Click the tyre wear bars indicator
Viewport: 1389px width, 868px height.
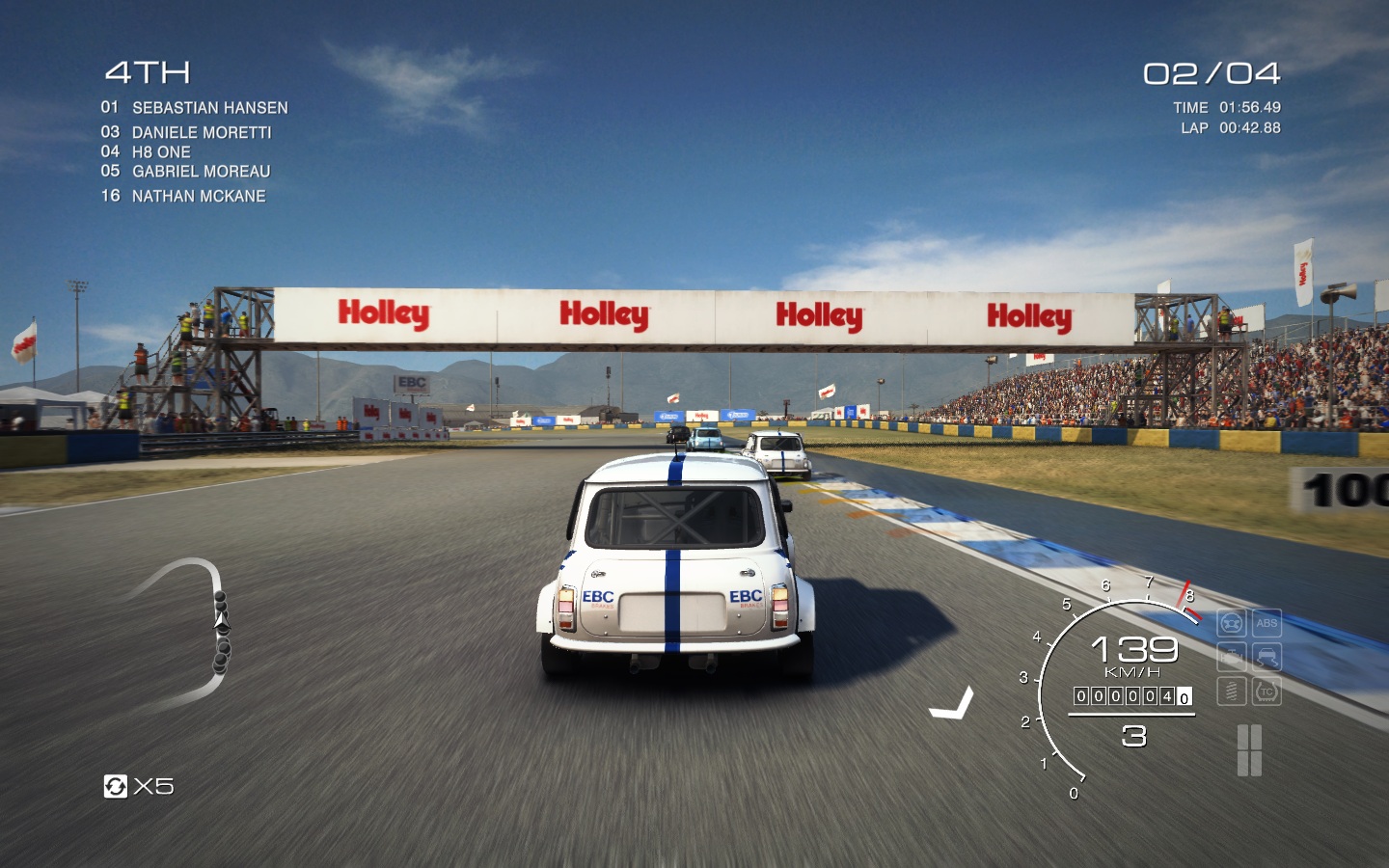pyautogui.click(x=1249, y=750)
